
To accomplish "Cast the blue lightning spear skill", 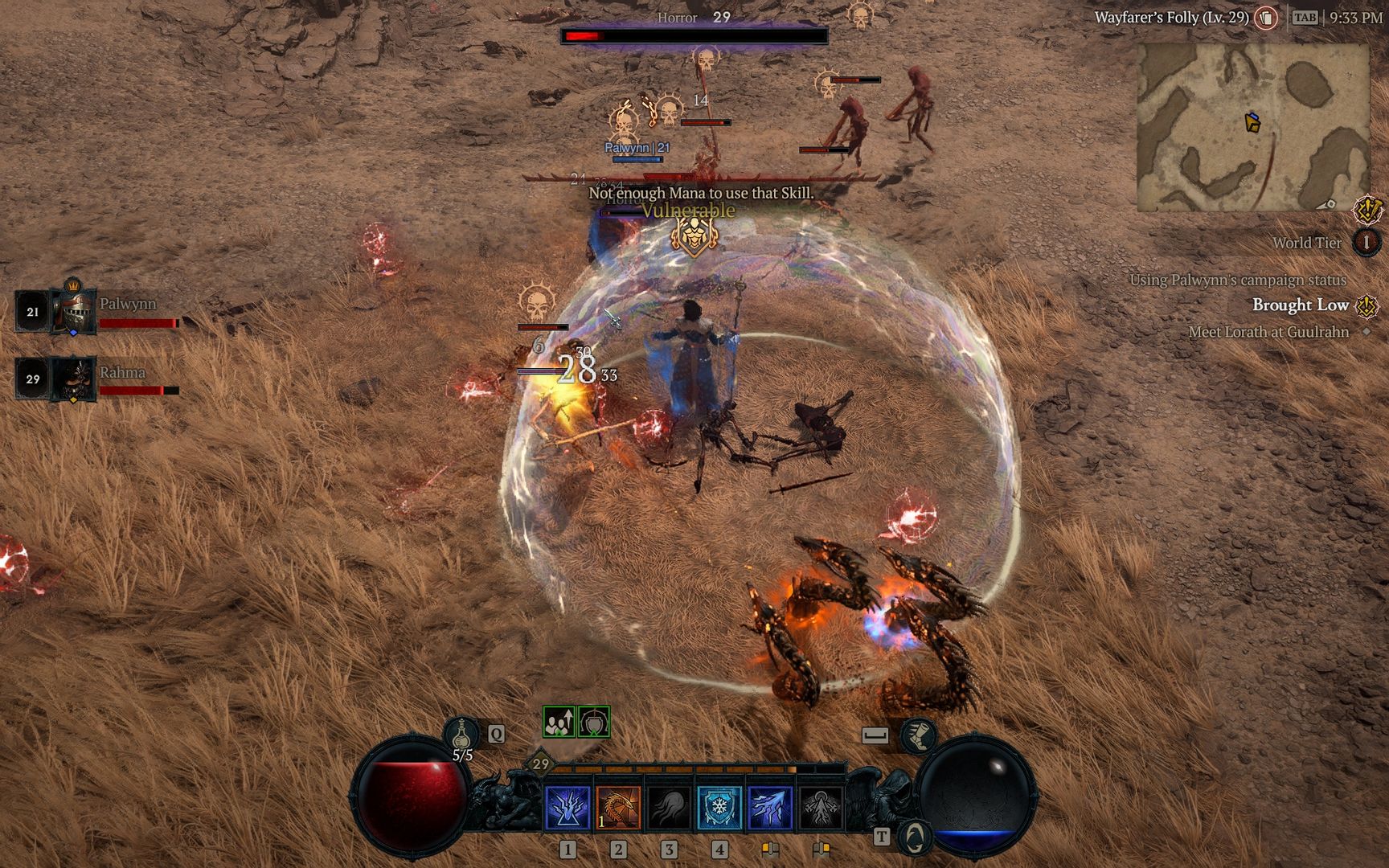I will coord(770,807).
